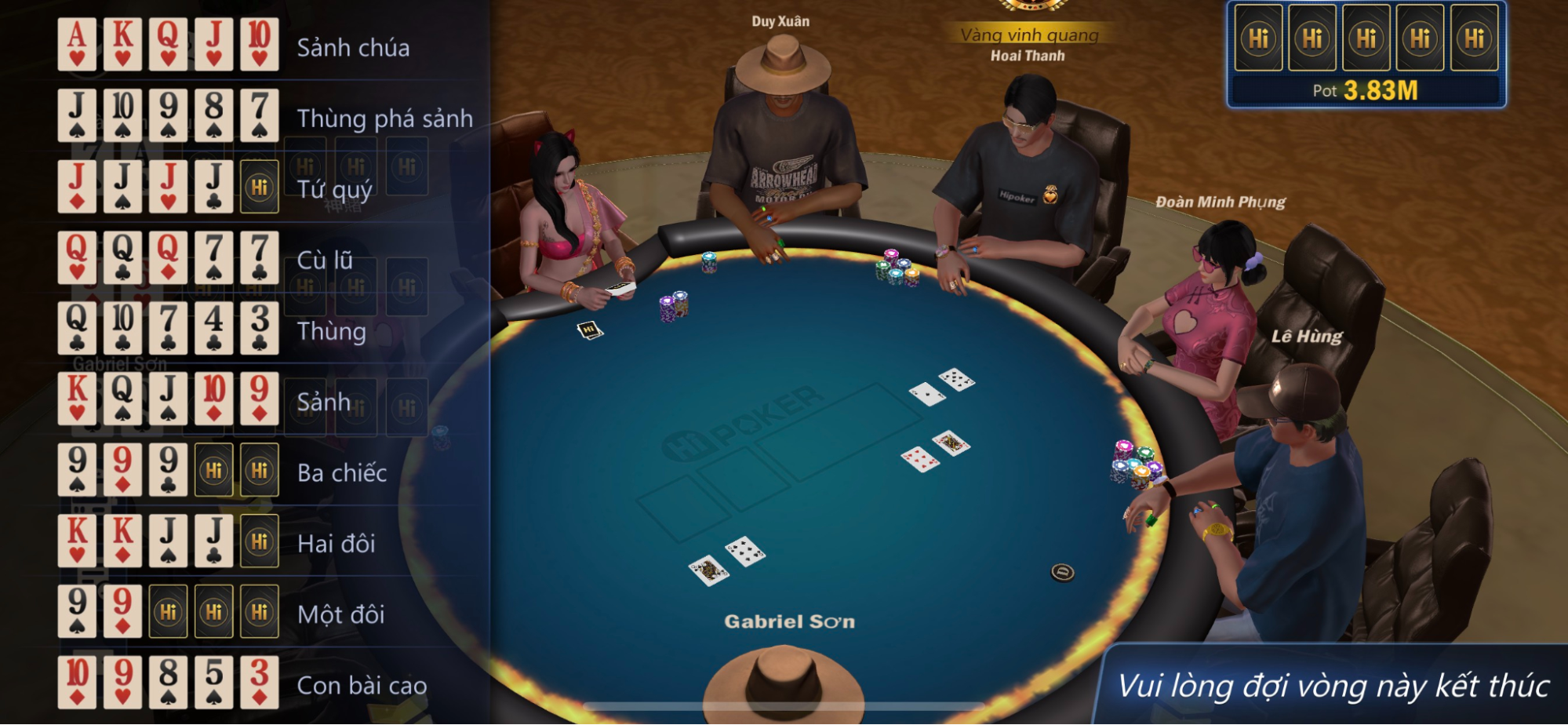Click the Tứ quý Hi card in the sidebar
1568x725 pixels.
[x=260, y=186]
